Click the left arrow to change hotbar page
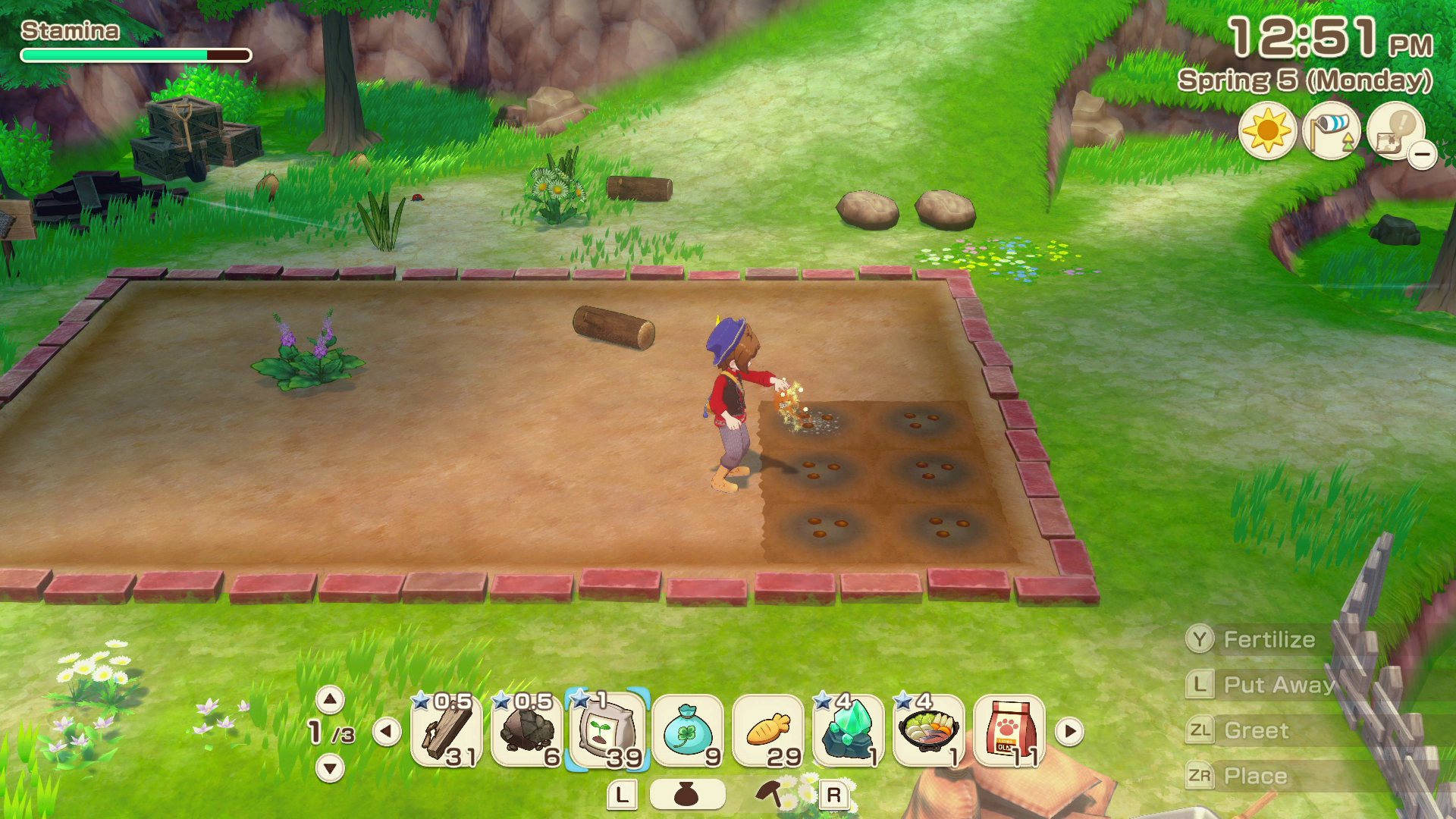1456x819 pixels. click(387, 733)
